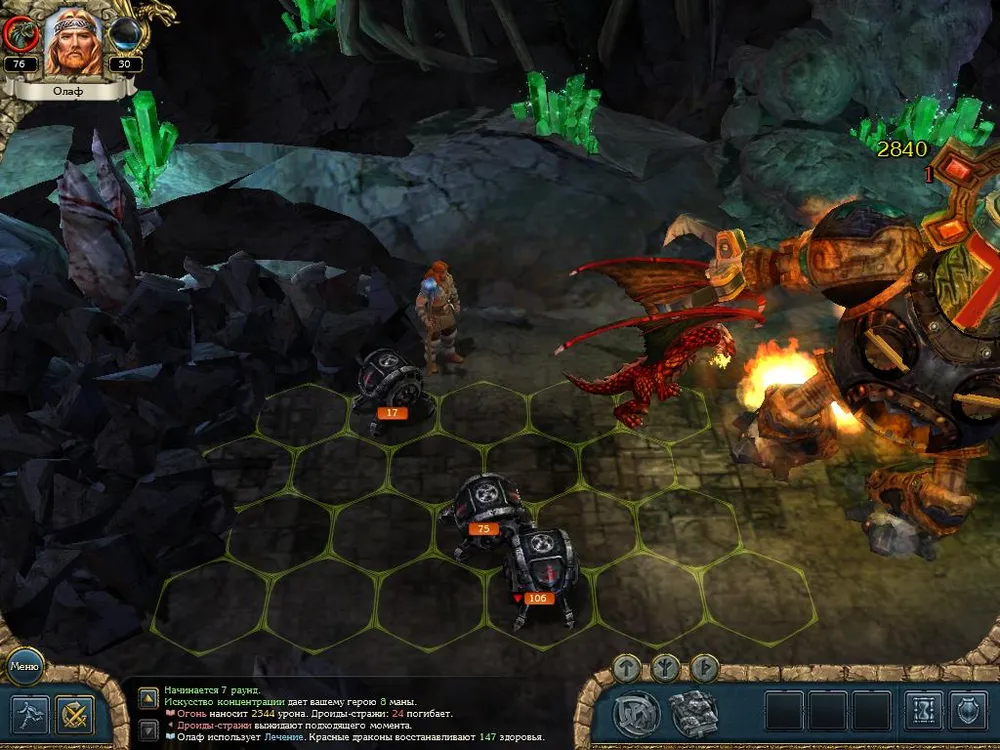The width and height of the screenshot is (1000, 750).
Task: Open the Меню button
Action: point(24,664)
